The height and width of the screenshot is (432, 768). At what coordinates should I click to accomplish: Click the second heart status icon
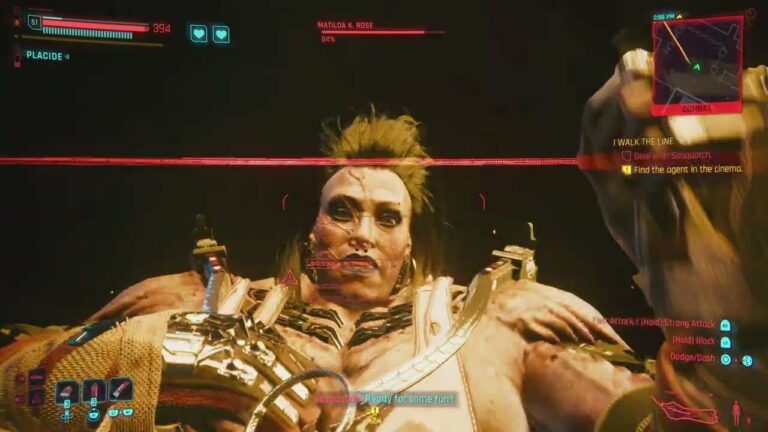click(220, 34)
